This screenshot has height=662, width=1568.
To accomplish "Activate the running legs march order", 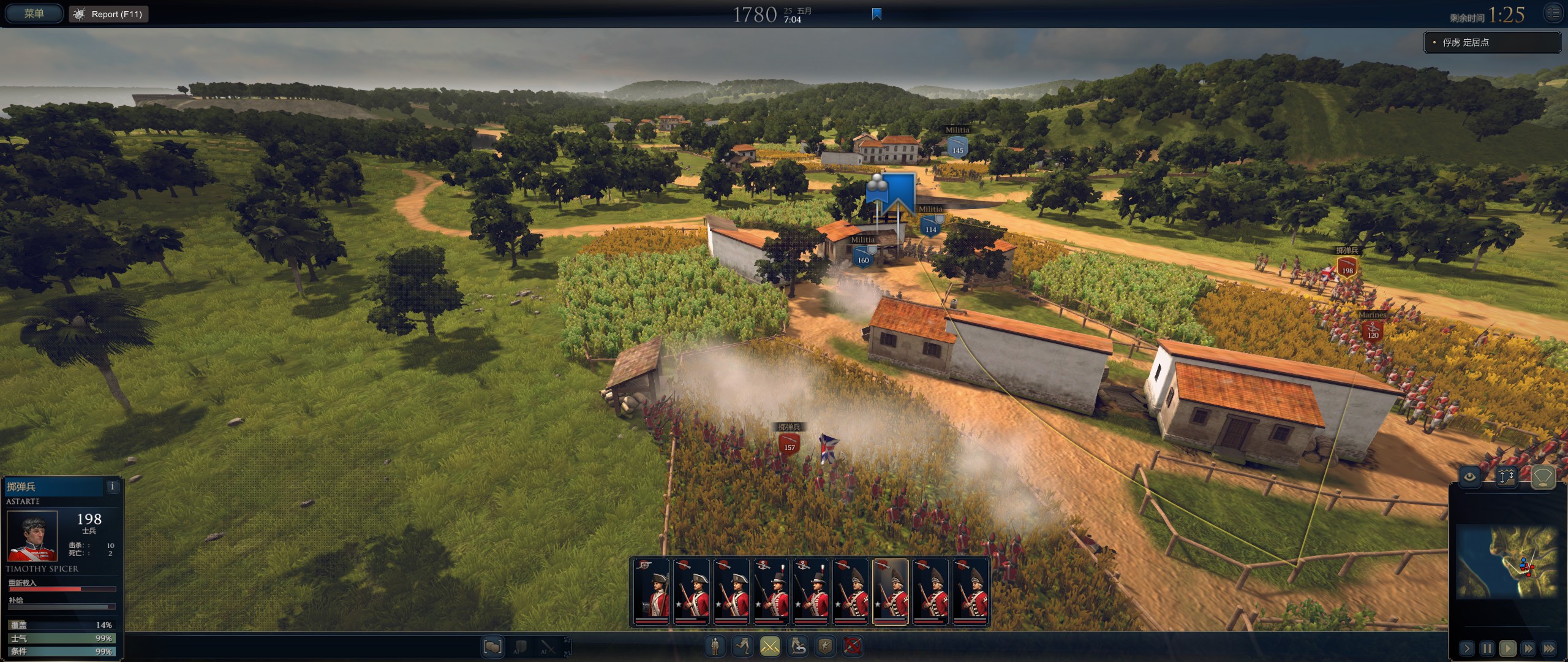I will pyautogui.click(x=742, y=645).
